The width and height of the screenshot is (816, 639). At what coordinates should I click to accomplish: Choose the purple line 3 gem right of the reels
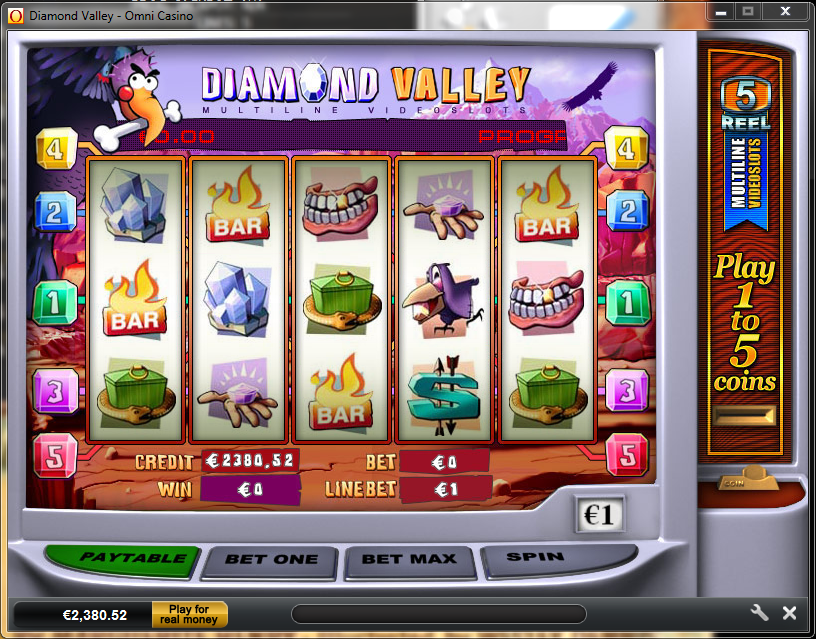point(628,390)
